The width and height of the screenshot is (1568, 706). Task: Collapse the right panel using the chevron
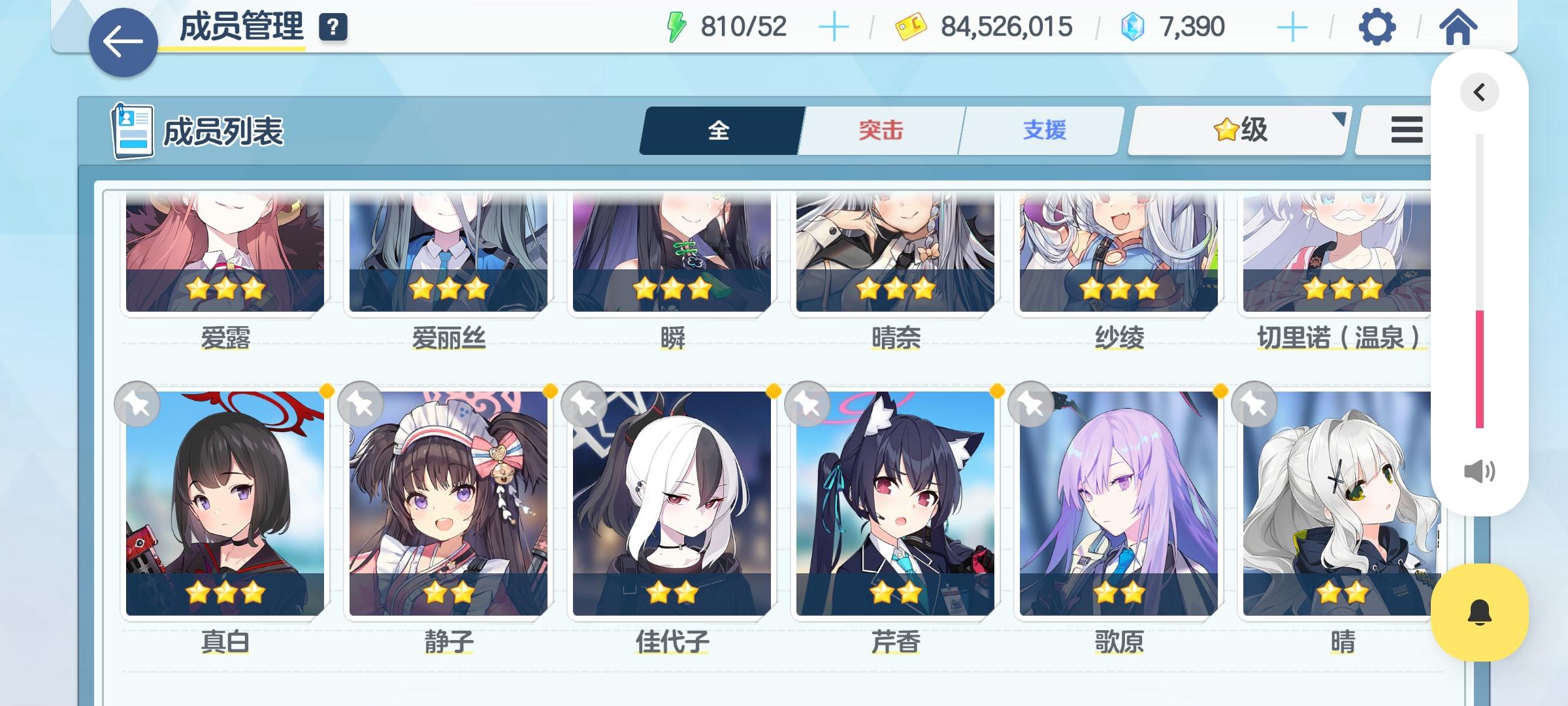[1480, 92]
